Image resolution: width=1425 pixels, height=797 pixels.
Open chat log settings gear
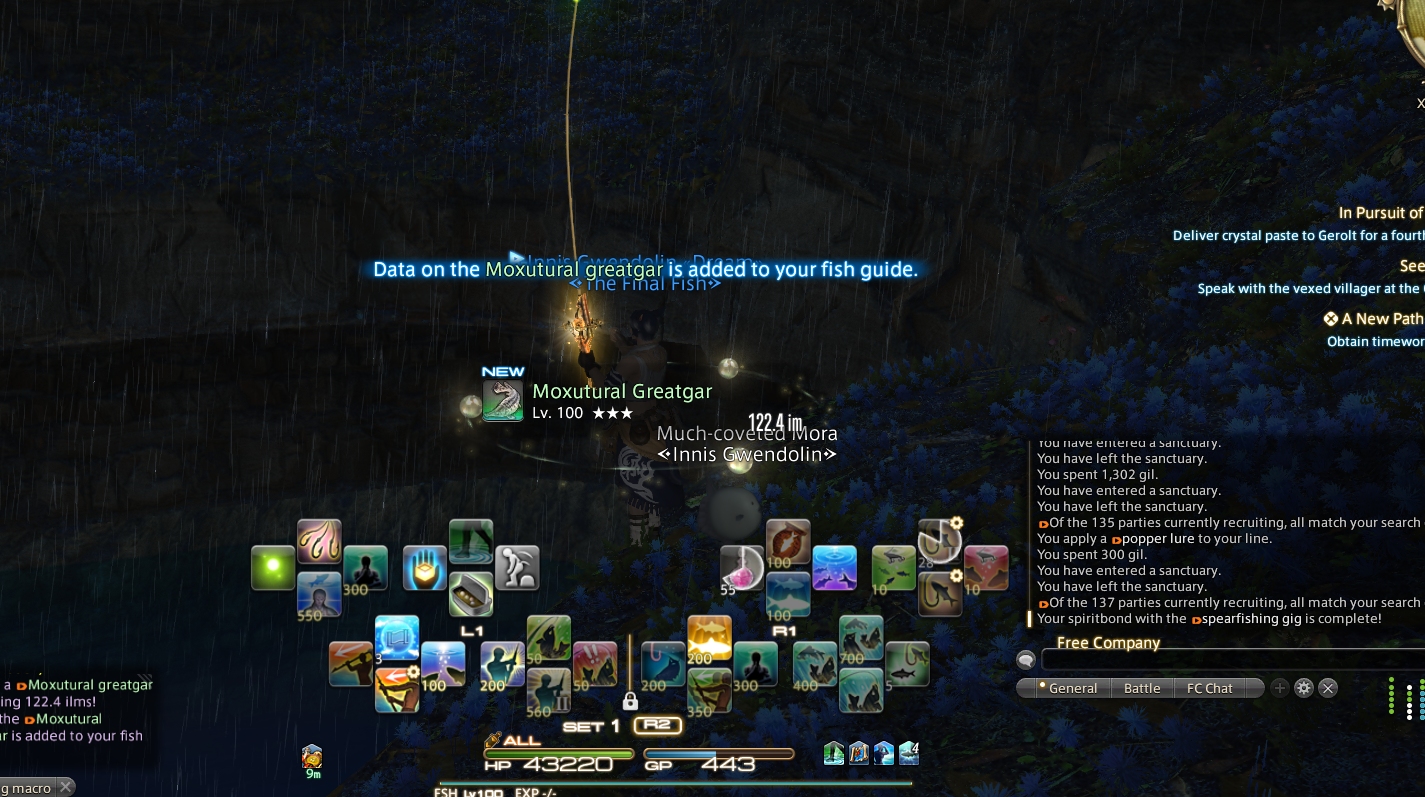pos(1304,688)
